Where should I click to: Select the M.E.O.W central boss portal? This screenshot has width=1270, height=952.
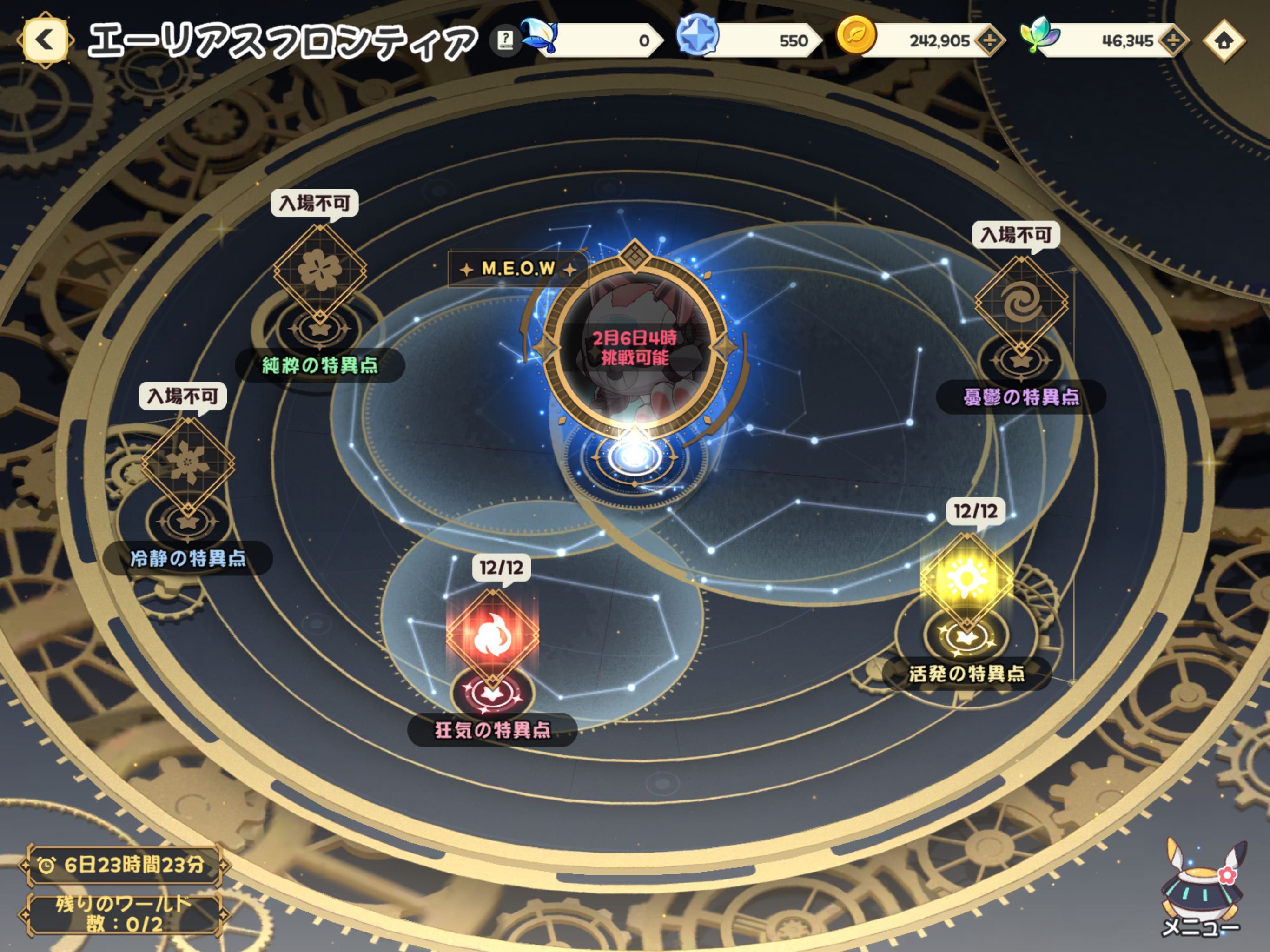635,347
